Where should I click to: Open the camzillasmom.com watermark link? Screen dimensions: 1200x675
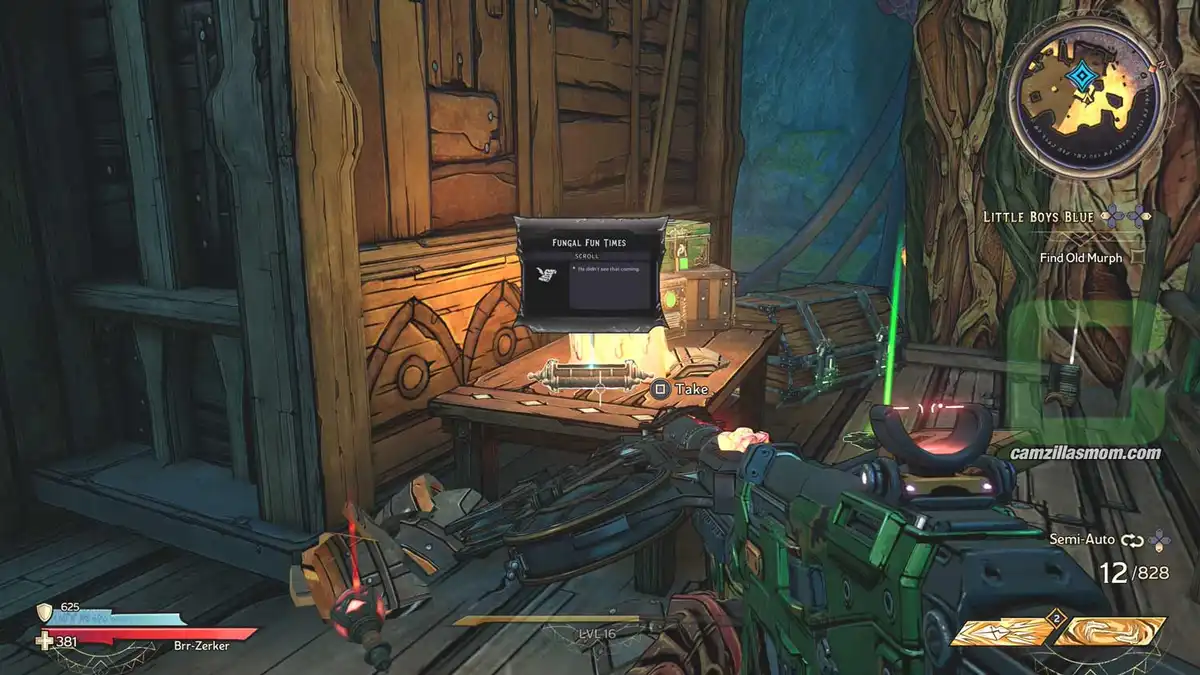pos(1085,453)
